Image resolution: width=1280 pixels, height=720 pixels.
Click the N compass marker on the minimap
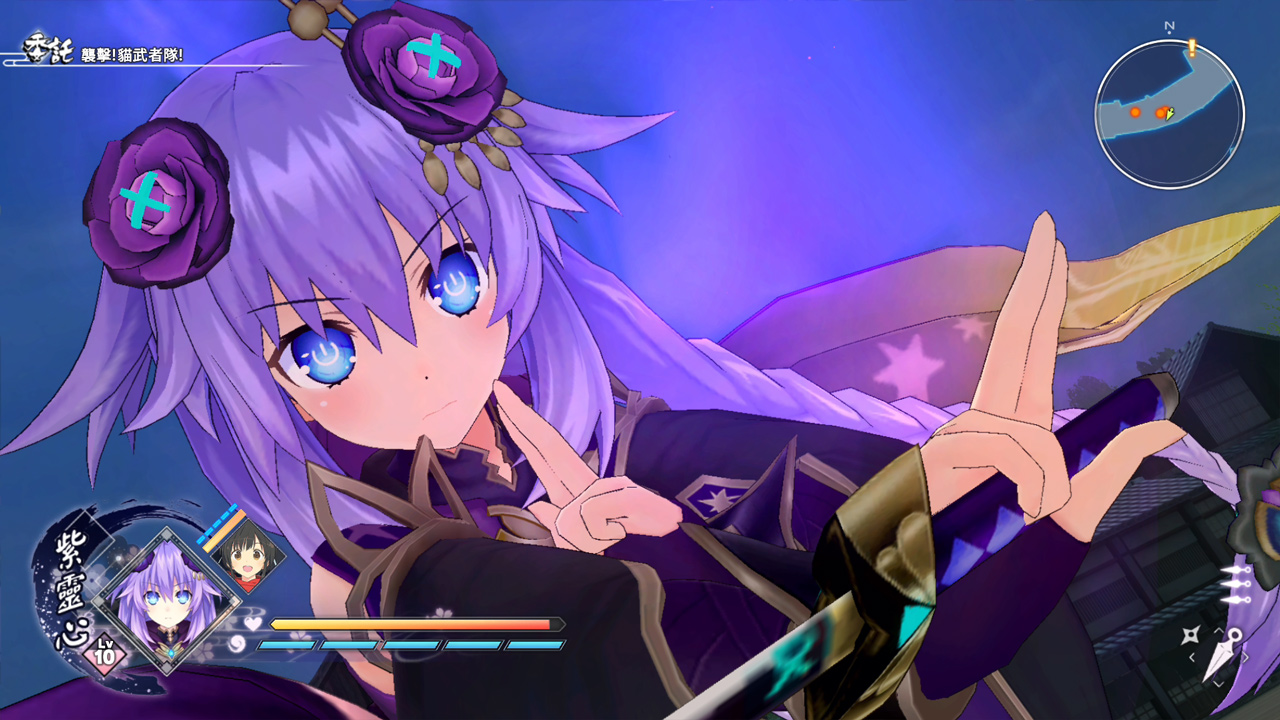coord(1168,27)
